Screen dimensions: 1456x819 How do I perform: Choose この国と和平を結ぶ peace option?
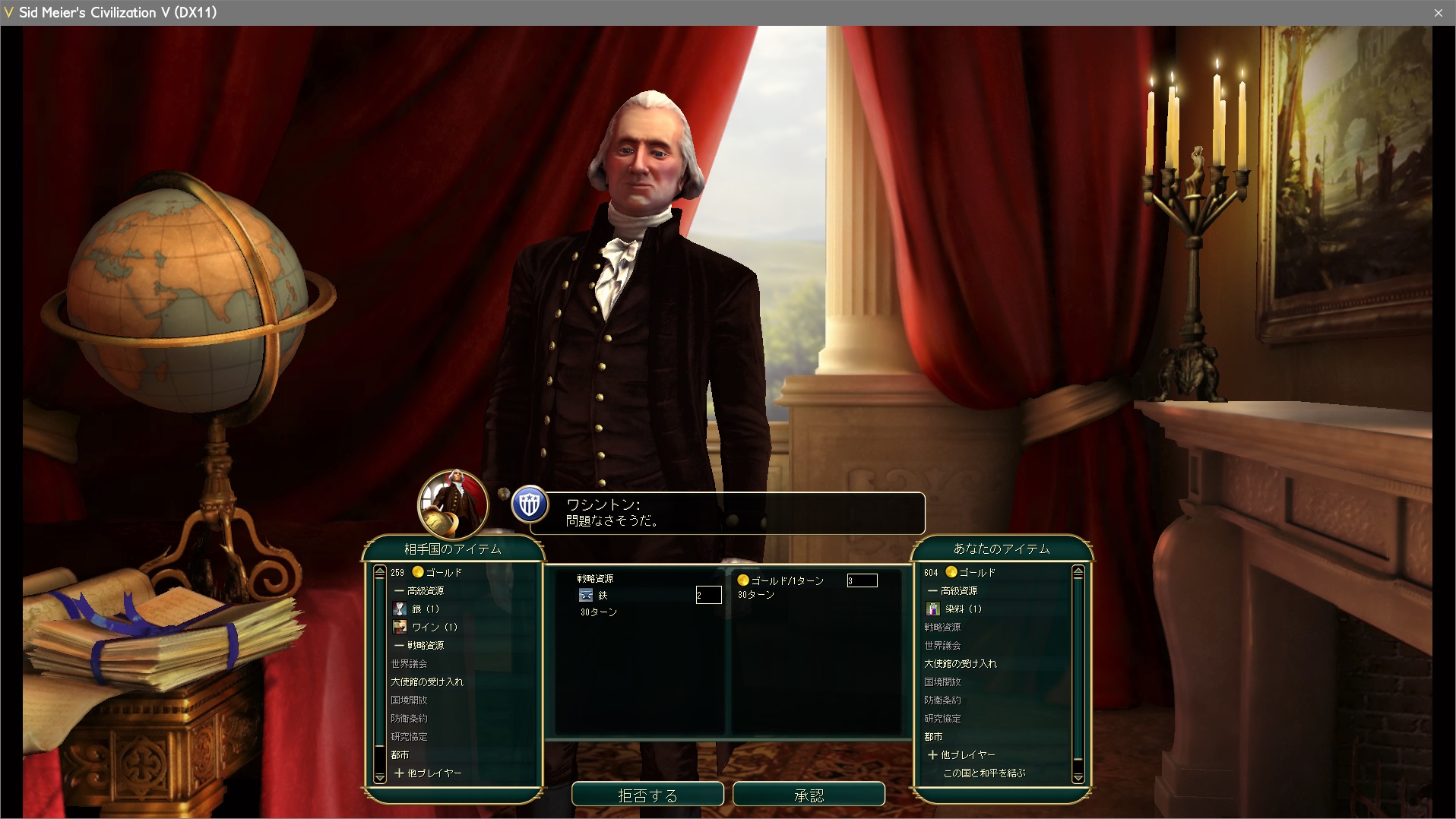click(x=984, y=773)
